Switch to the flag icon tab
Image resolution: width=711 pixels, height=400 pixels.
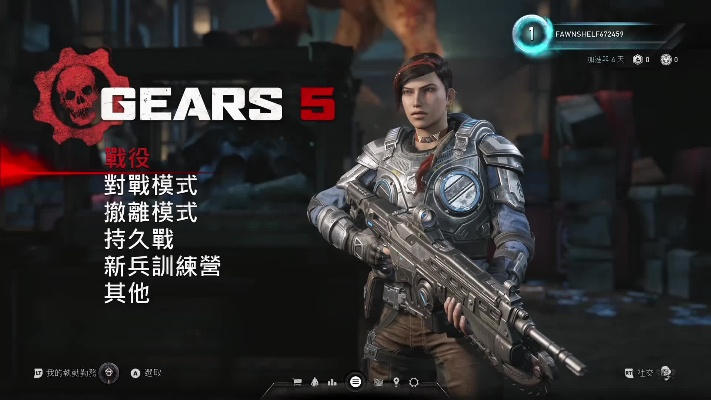coord(297,382)
